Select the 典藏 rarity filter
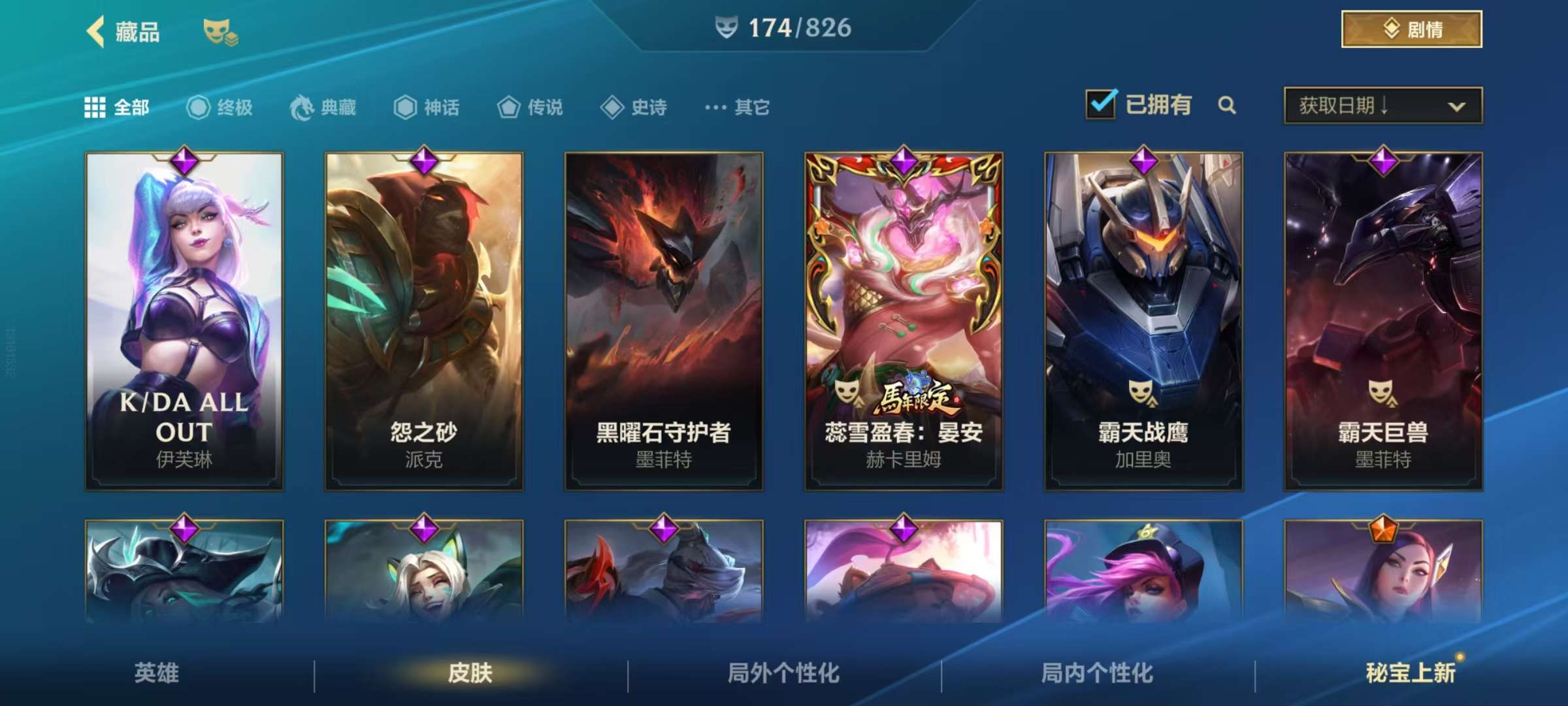The height and width of the screenshot is (706, 1568). pyautogui.click(x=320, y=107)
